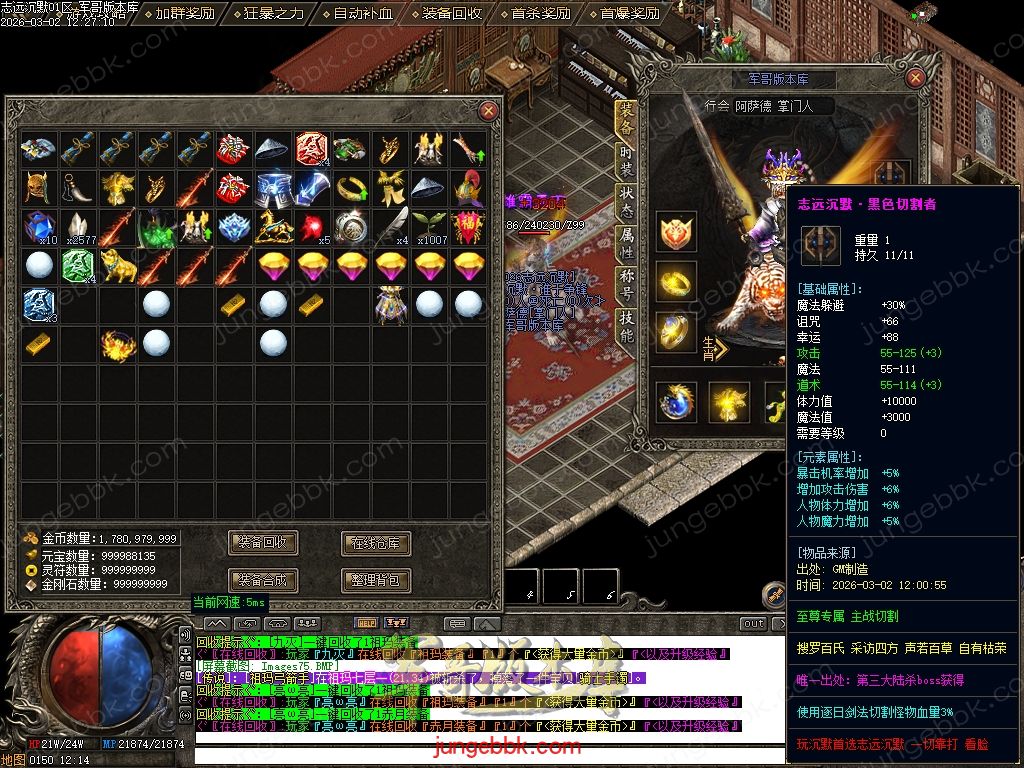
Task: Close the character equipment panel
Action: pyautogui.click(x=915, y=78)
